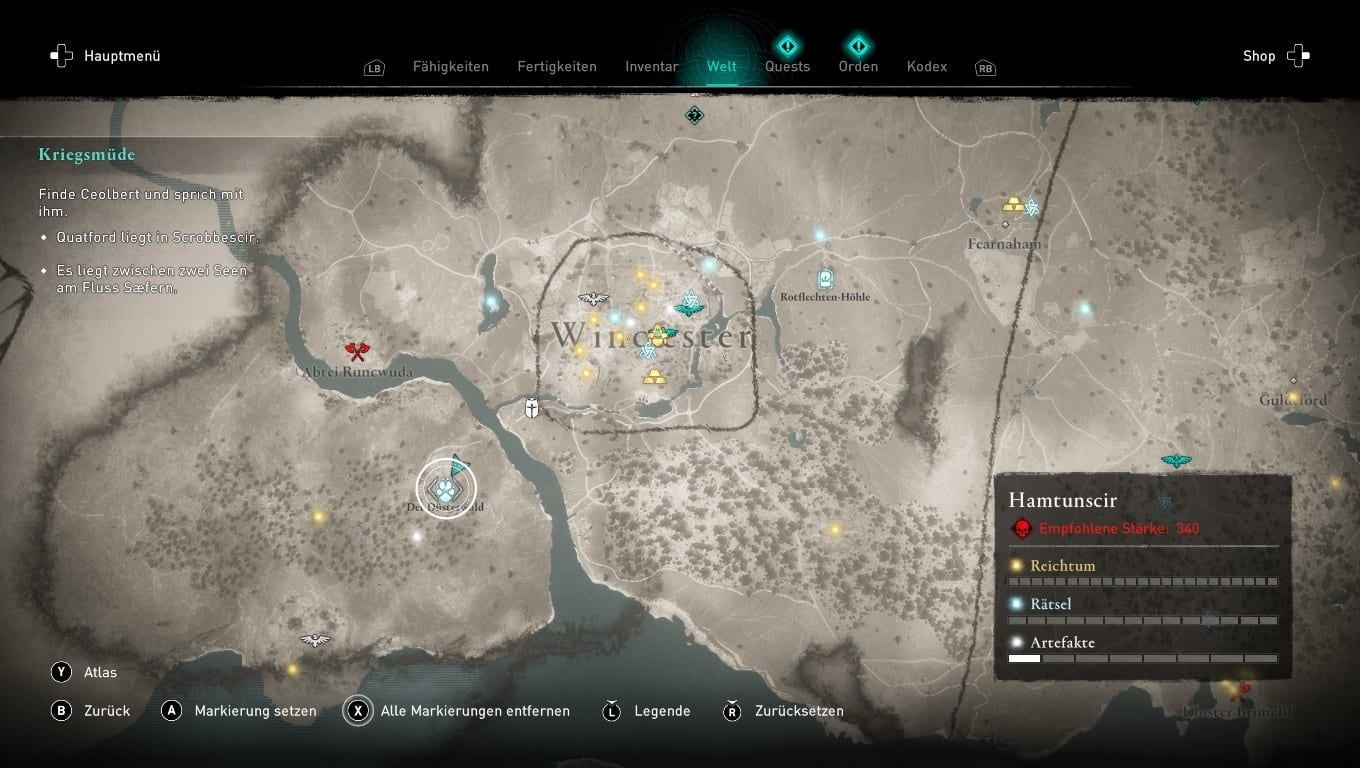Open the Quests tab
Viewport: 1360px width, 768px height.
(x=788, y=66)
